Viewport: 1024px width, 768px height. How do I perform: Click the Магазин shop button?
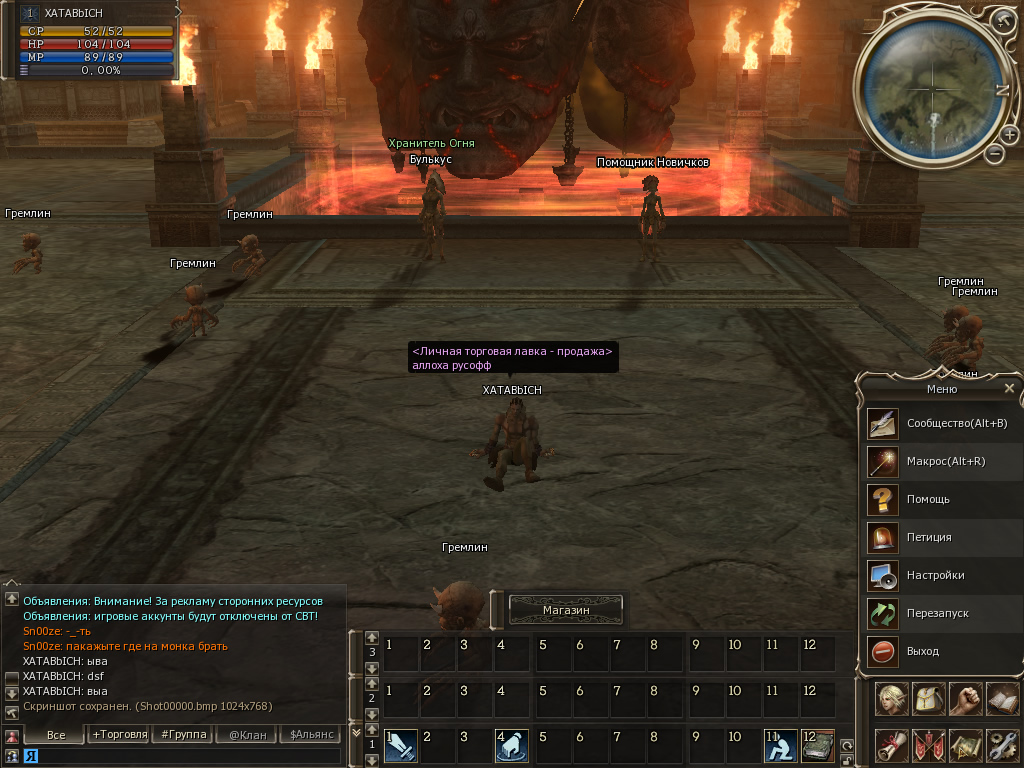[x=566, y=609]
